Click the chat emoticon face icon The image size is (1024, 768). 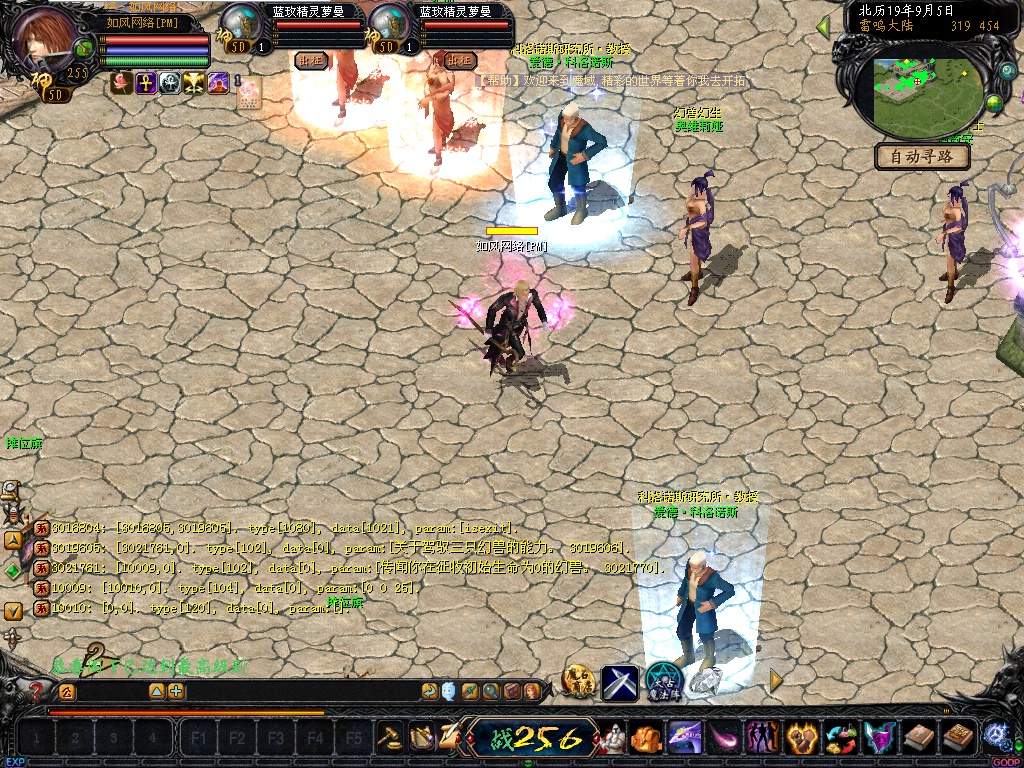click(449, 691)
